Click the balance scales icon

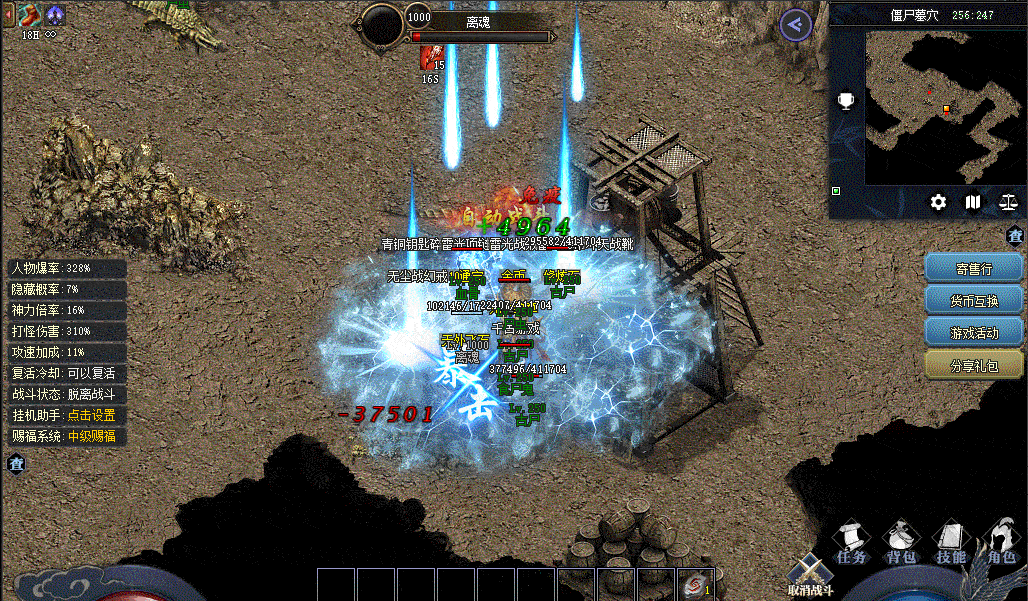point(1007,202)
